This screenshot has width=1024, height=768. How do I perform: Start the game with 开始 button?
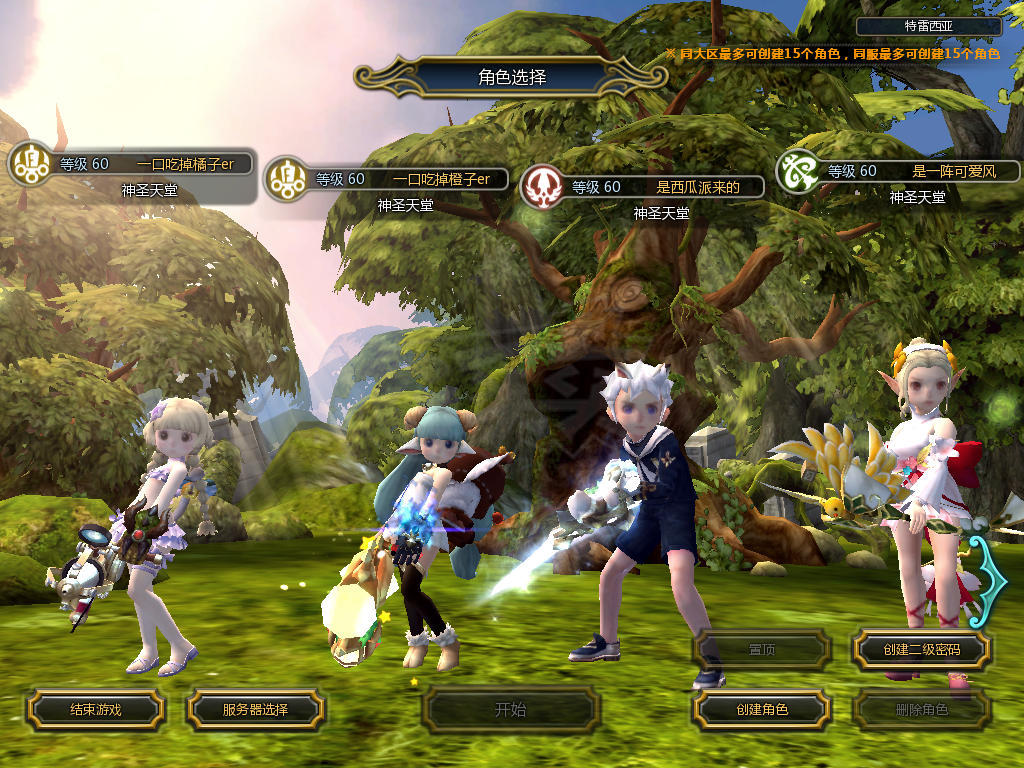[510, 710]
